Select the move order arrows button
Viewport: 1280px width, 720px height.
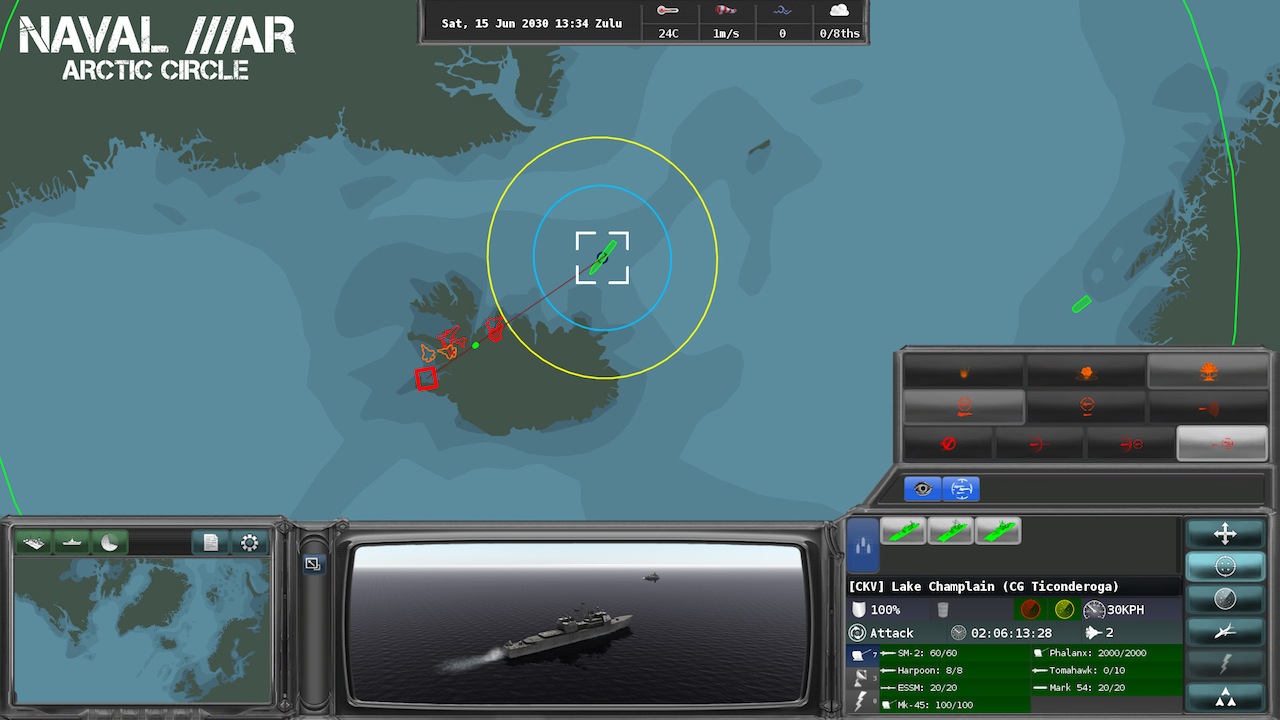click(1225, 534)
